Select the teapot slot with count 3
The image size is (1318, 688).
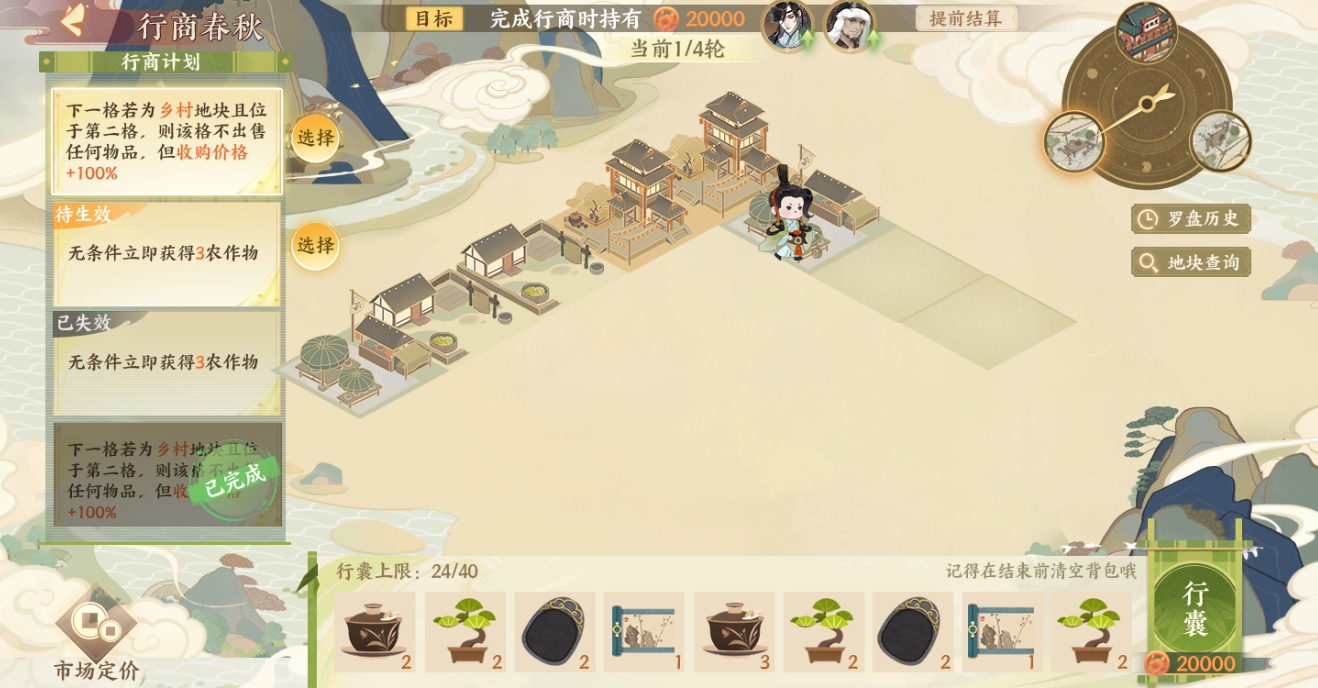click(733, 632)
